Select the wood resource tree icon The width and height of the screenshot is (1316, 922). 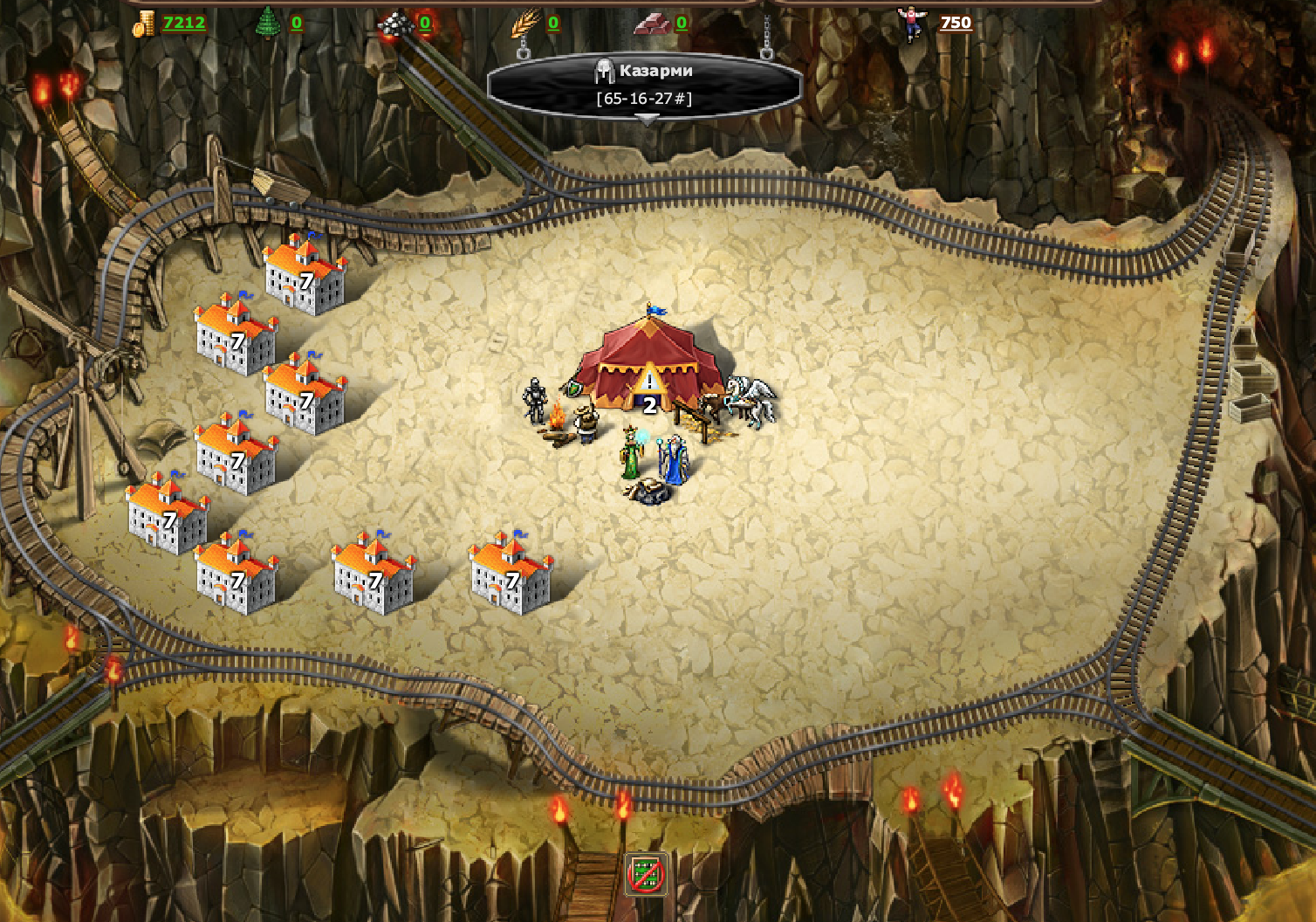coord(266,24)
